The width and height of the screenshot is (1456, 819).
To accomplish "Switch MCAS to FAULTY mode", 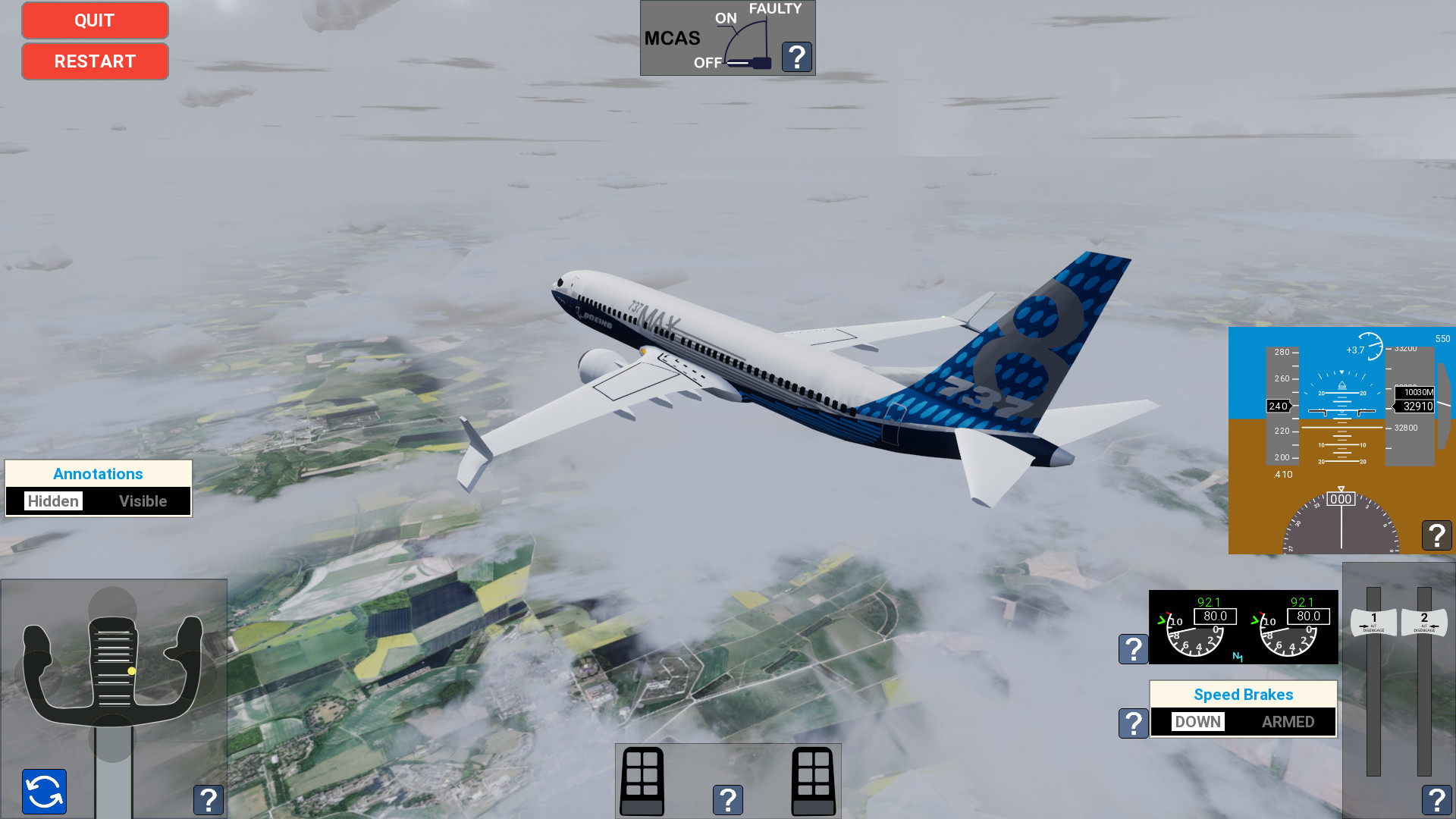I will coord(775,10).
